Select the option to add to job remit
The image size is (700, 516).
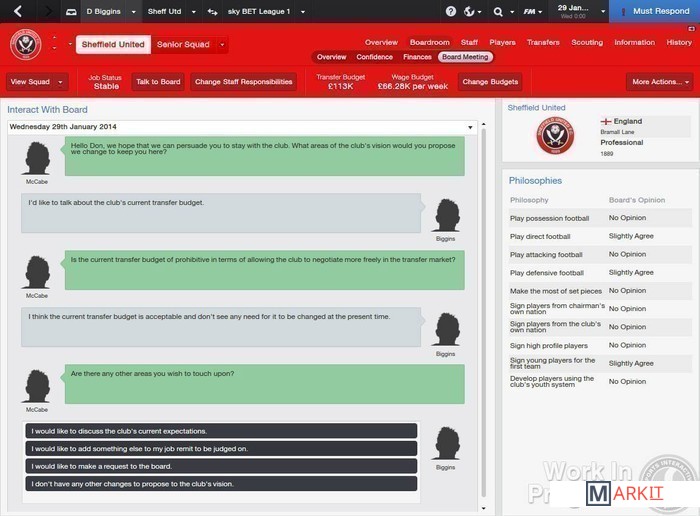point(219,448)
